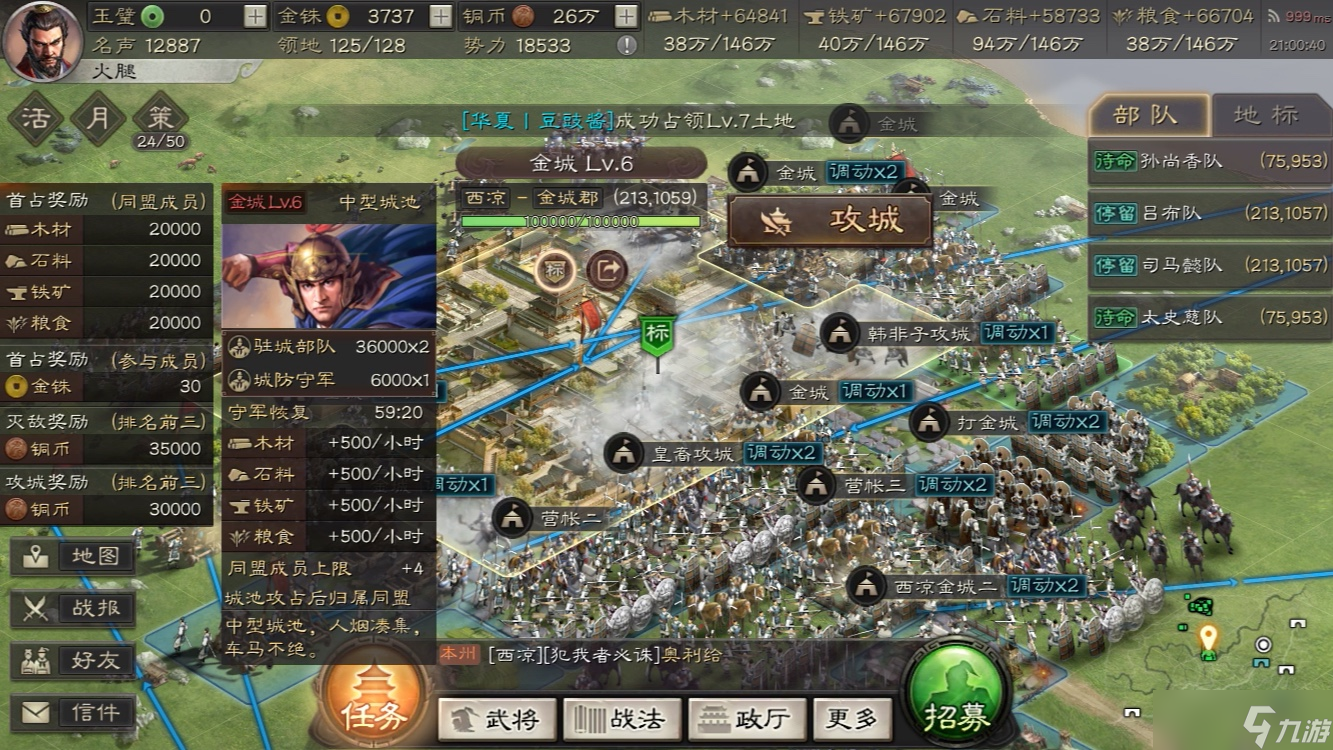This screenshot has height=750, width=1333.
Task: Click the share arrow icon on 金城
Action: click(x=606, y=269)
